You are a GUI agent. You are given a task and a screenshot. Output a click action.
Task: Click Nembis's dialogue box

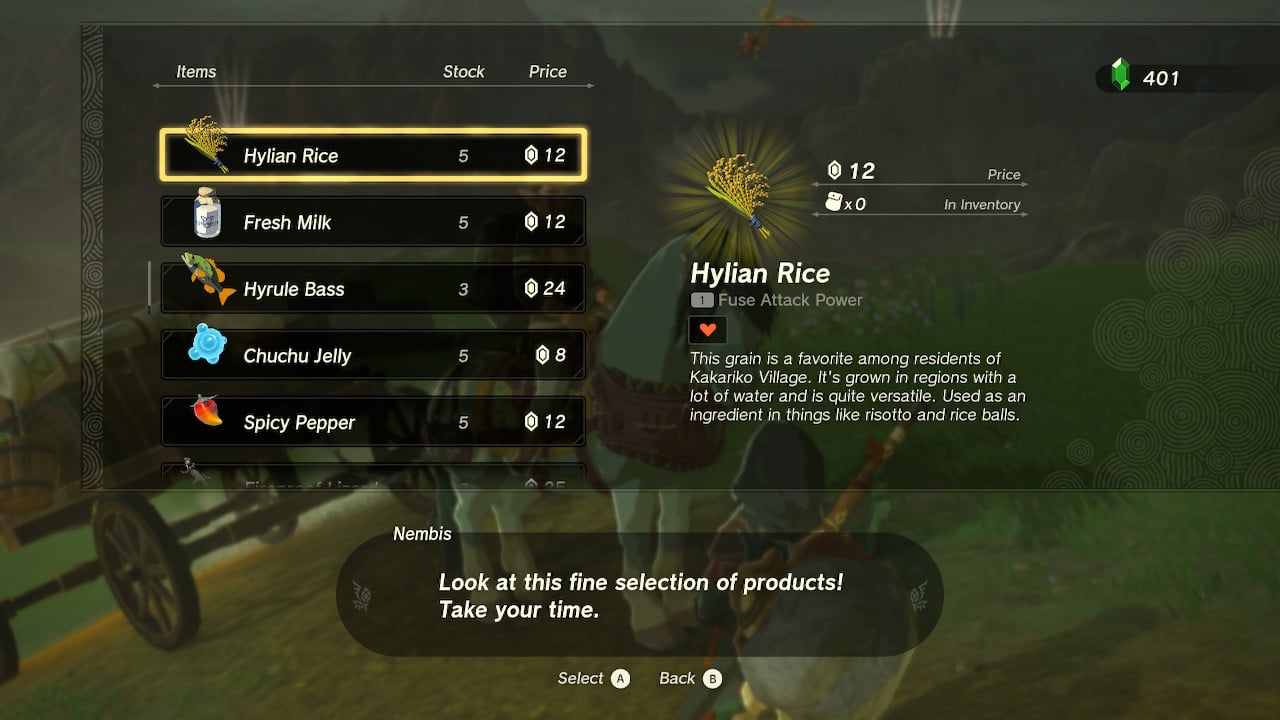[640, 596]
